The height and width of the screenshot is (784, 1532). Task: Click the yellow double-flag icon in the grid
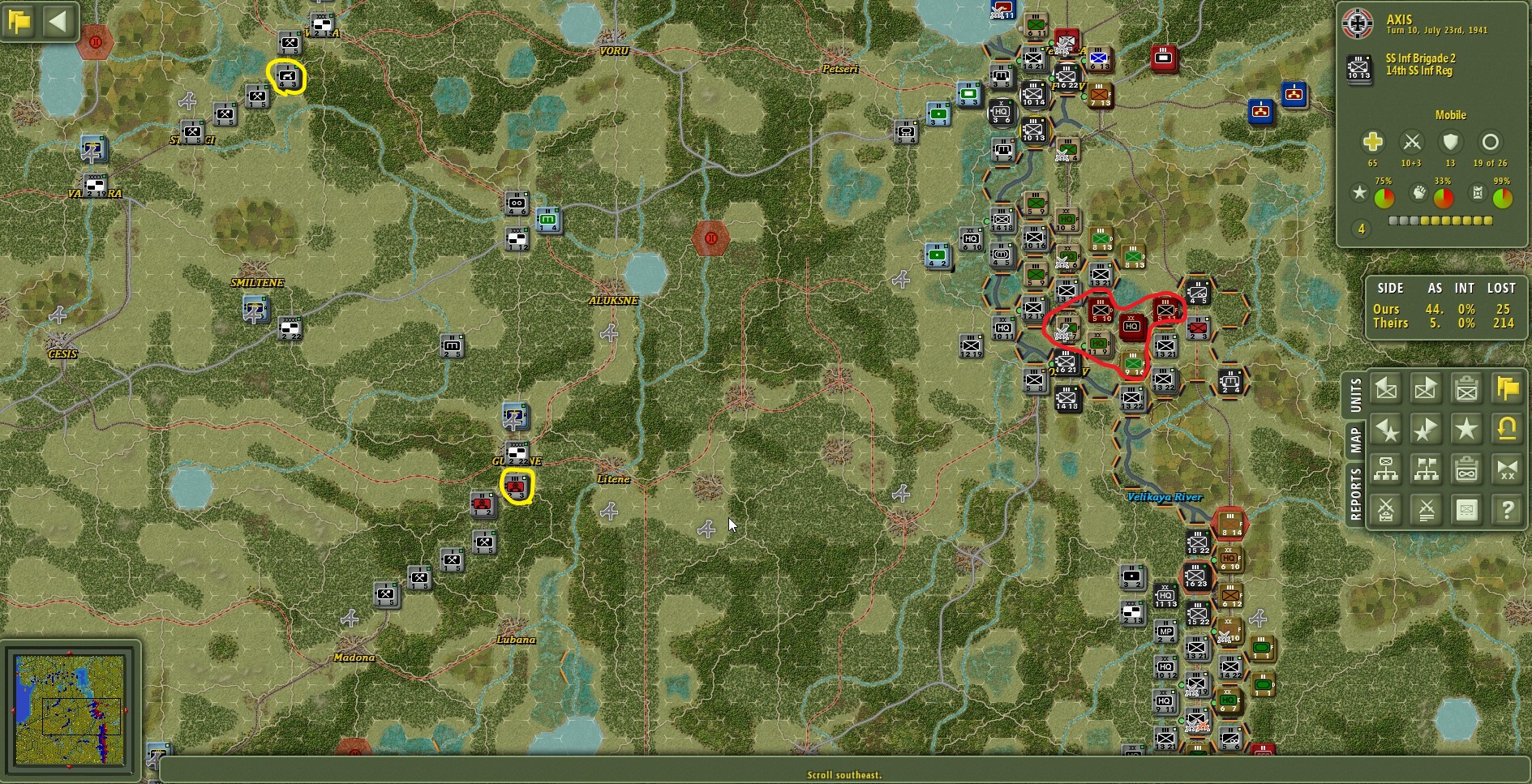[1508, 388]
